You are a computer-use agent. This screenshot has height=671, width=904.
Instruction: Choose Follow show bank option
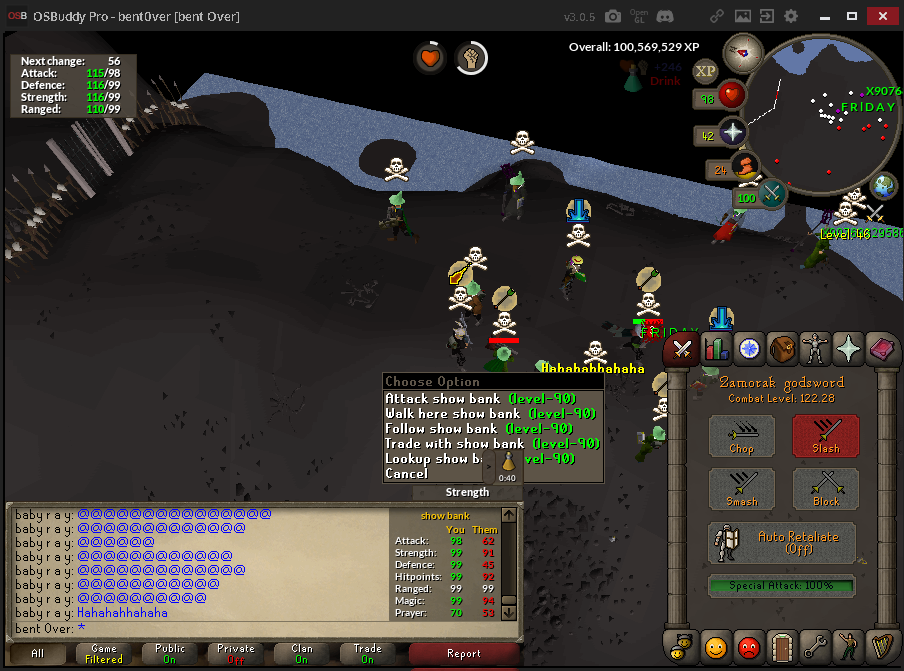[x=480, y=429]
